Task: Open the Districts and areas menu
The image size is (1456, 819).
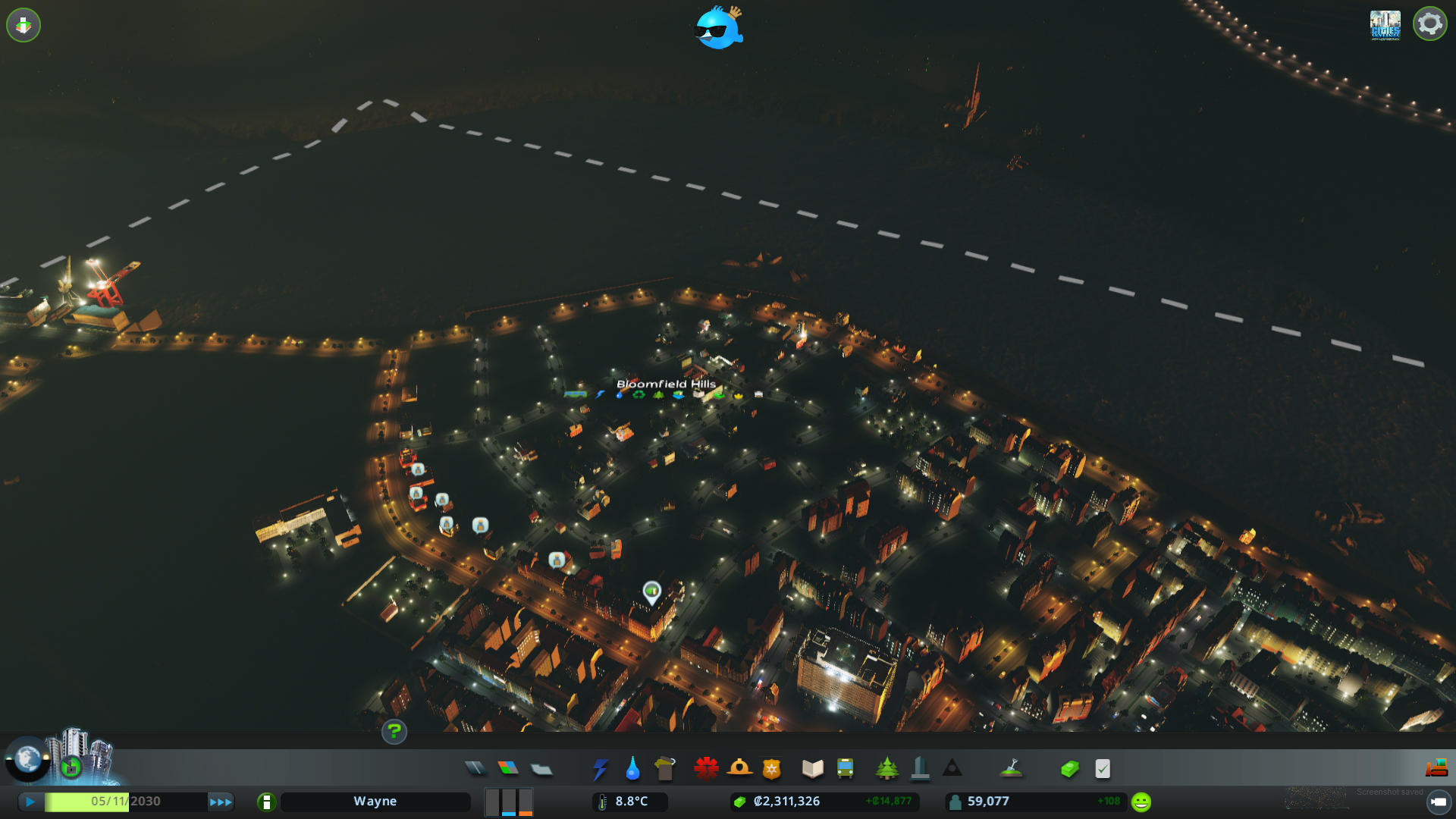Action: click(x=541, y=768)
